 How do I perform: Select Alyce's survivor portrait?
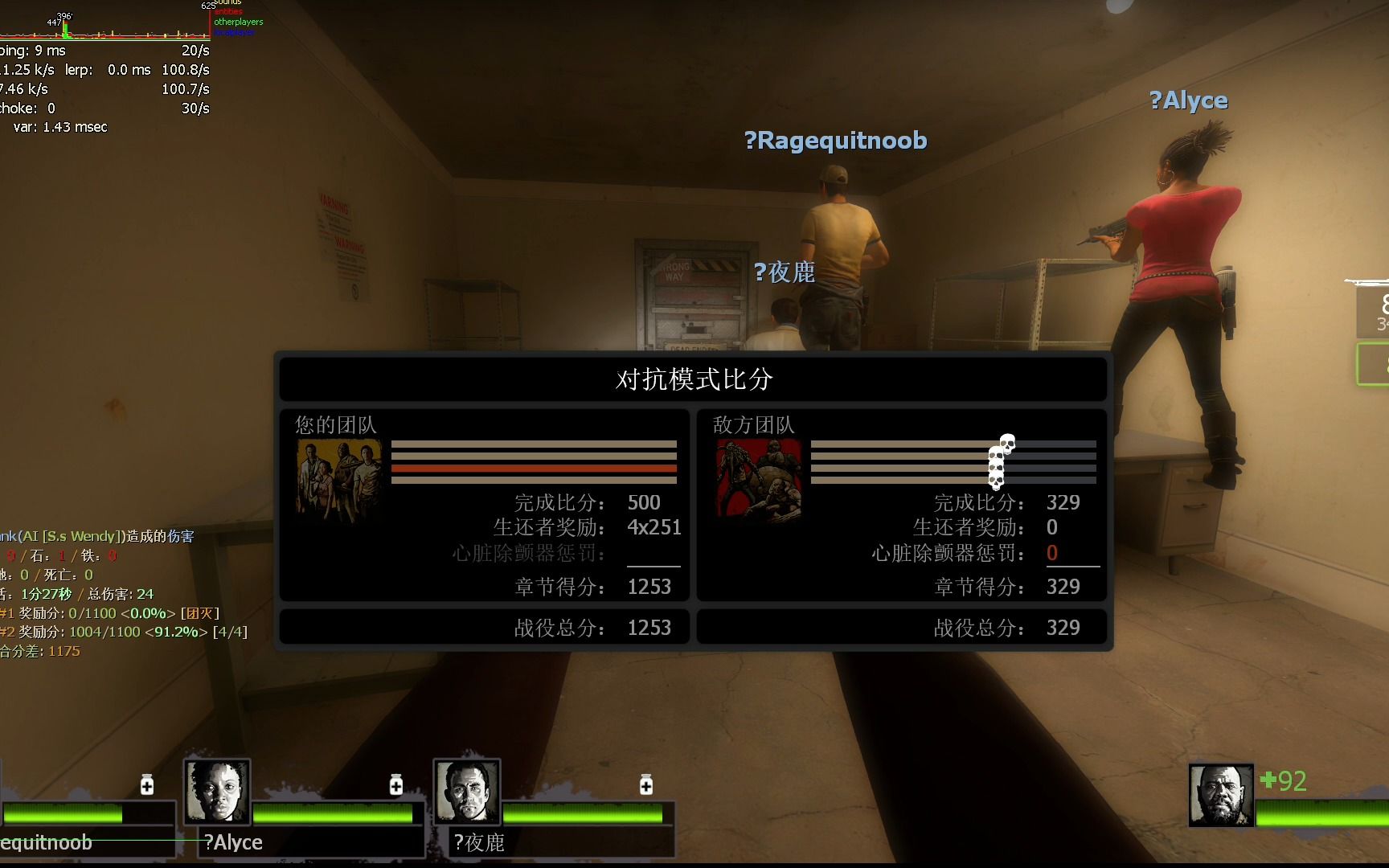pyautogui.click(x=217, y=792)
